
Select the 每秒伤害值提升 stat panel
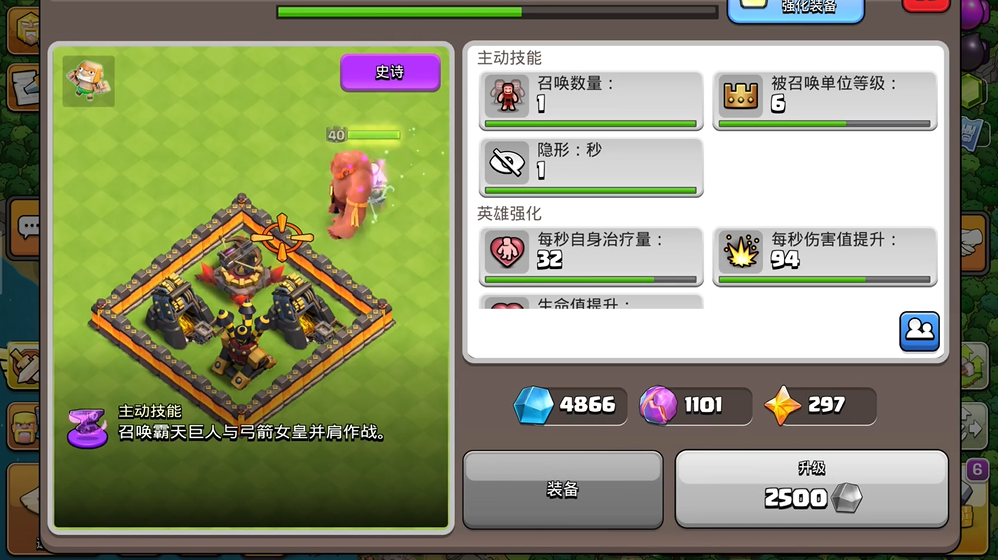pos(825,256)
